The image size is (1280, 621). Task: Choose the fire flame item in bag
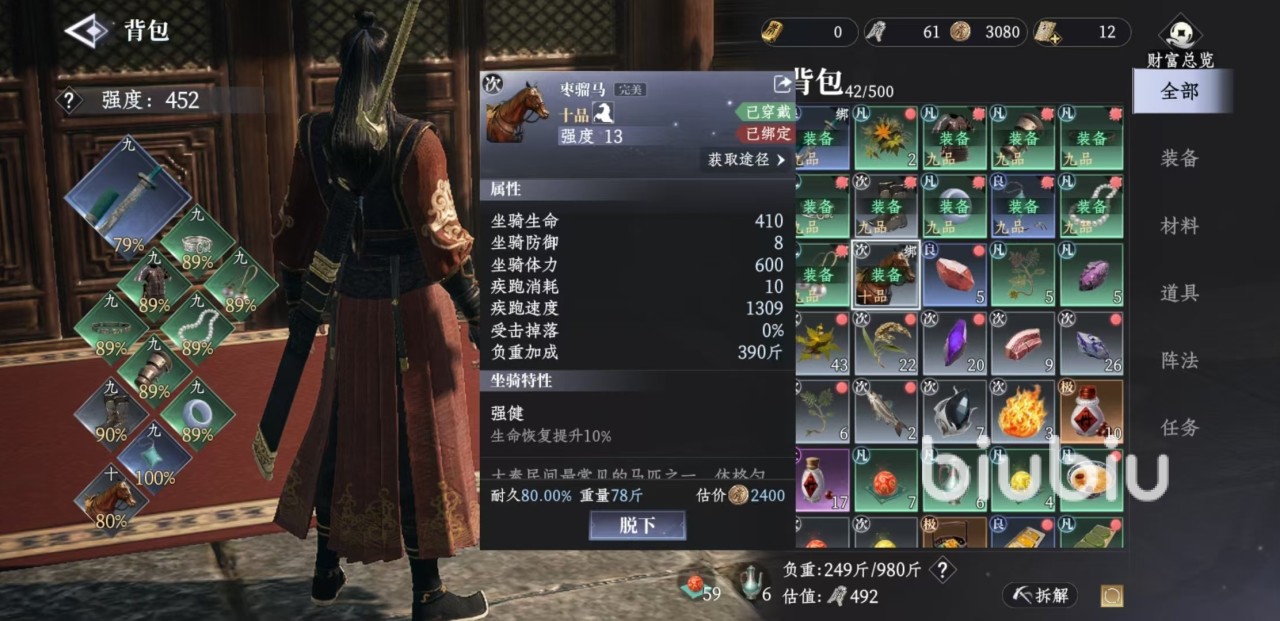(x=1022, y=411)
